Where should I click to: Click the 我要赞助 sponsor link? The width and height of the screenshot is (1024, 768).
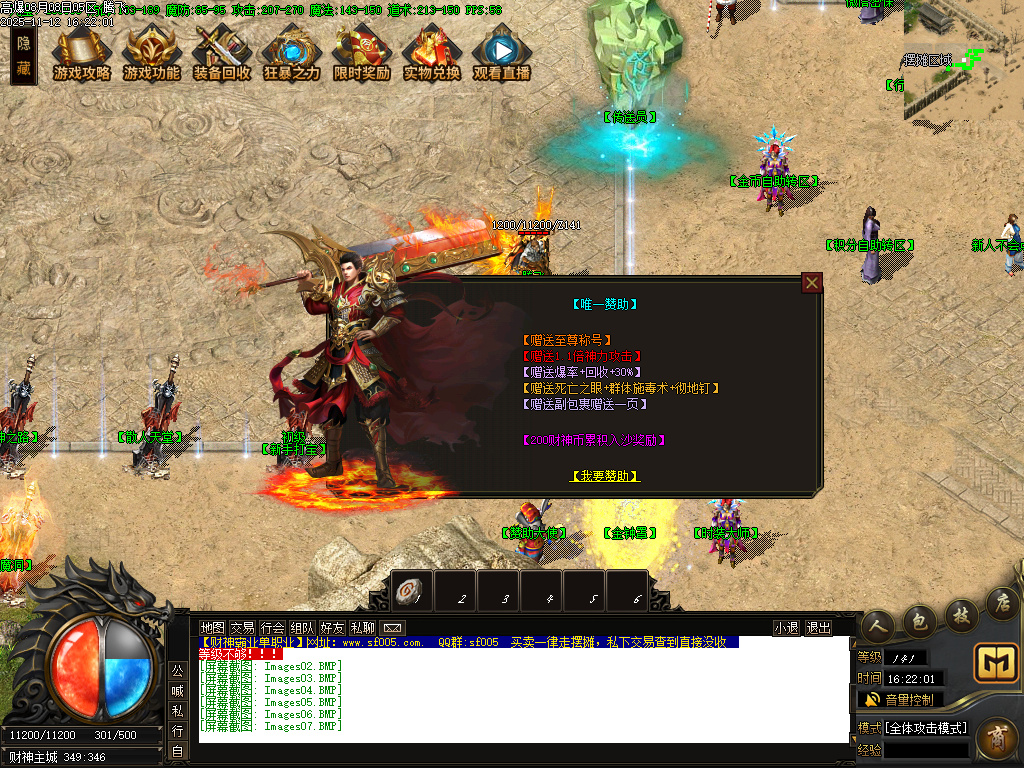605,476
